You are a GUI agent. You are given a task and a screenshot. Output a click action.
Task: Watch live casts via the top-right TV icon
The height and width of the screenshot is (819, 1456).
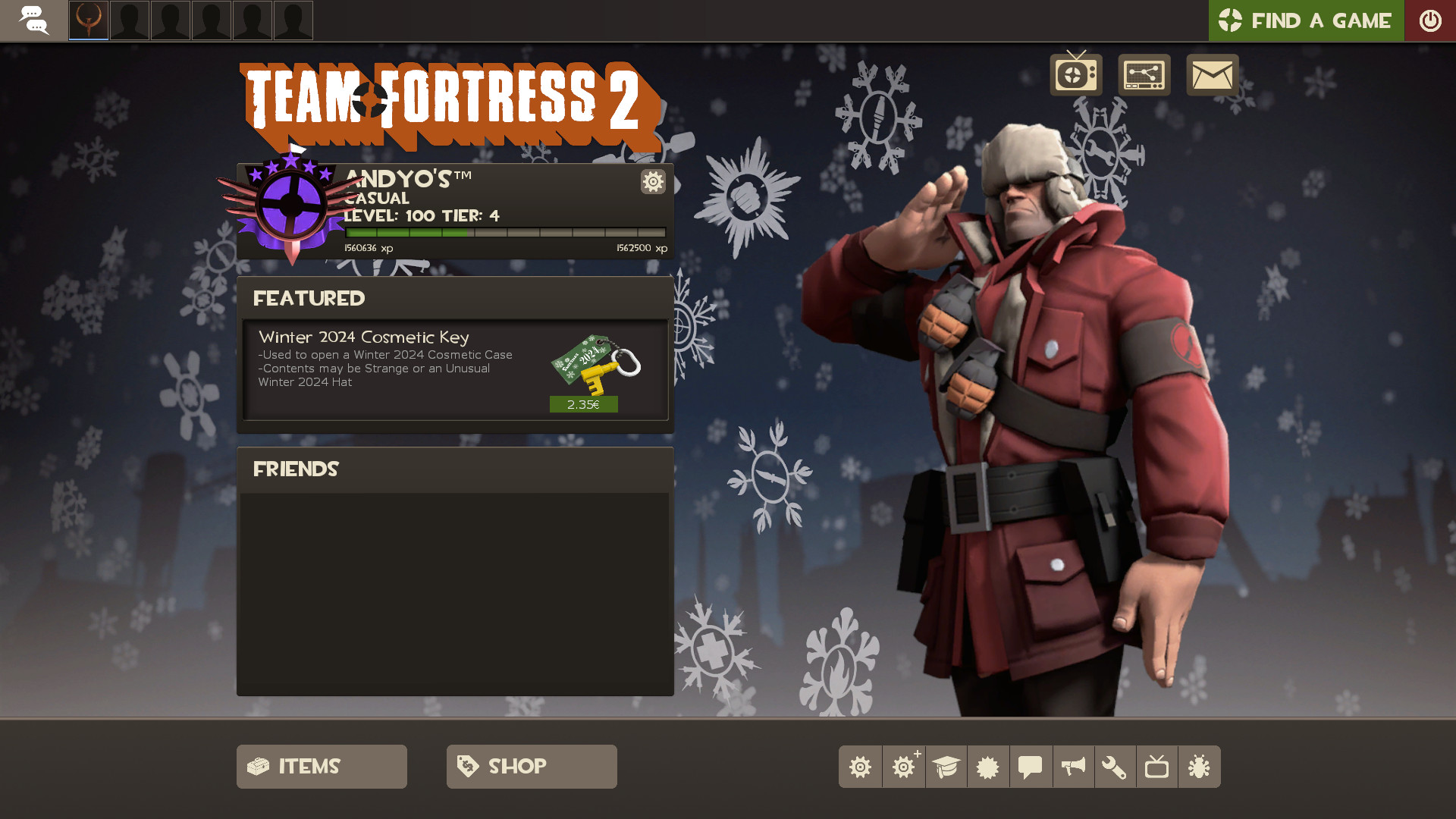(x=1075, y=75)
